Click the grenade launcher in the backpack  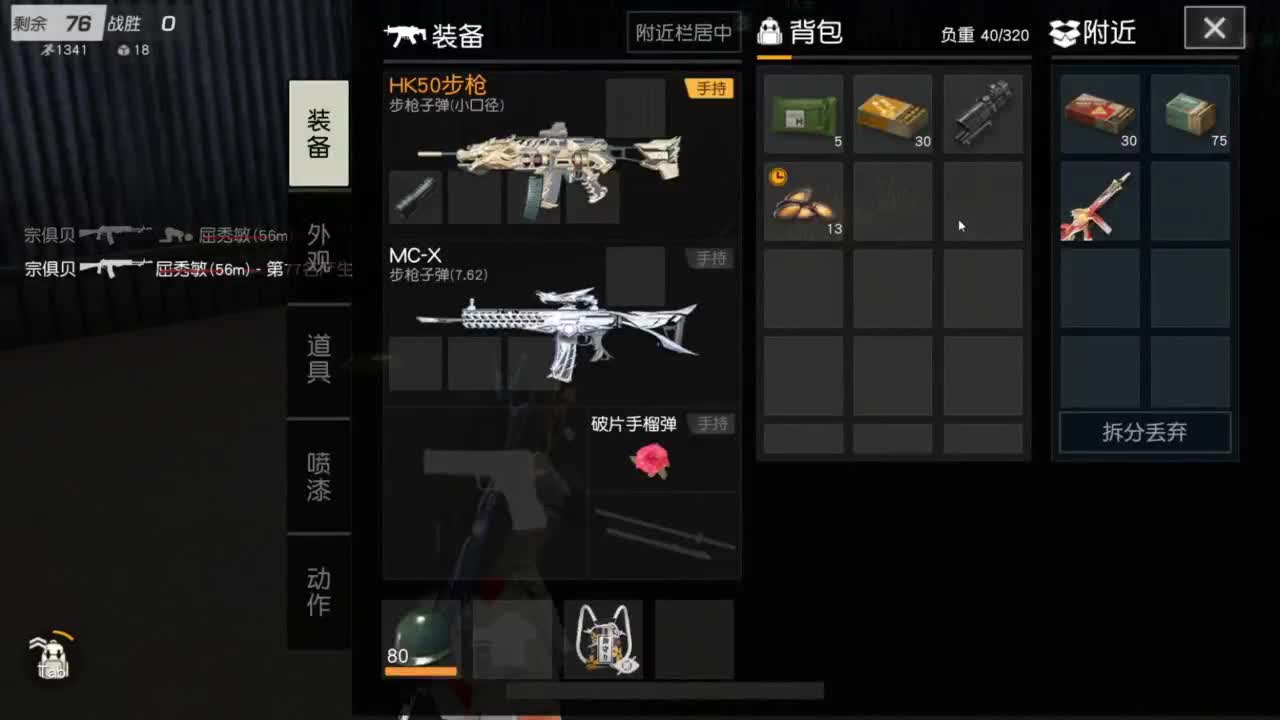[x=982, y=113]
